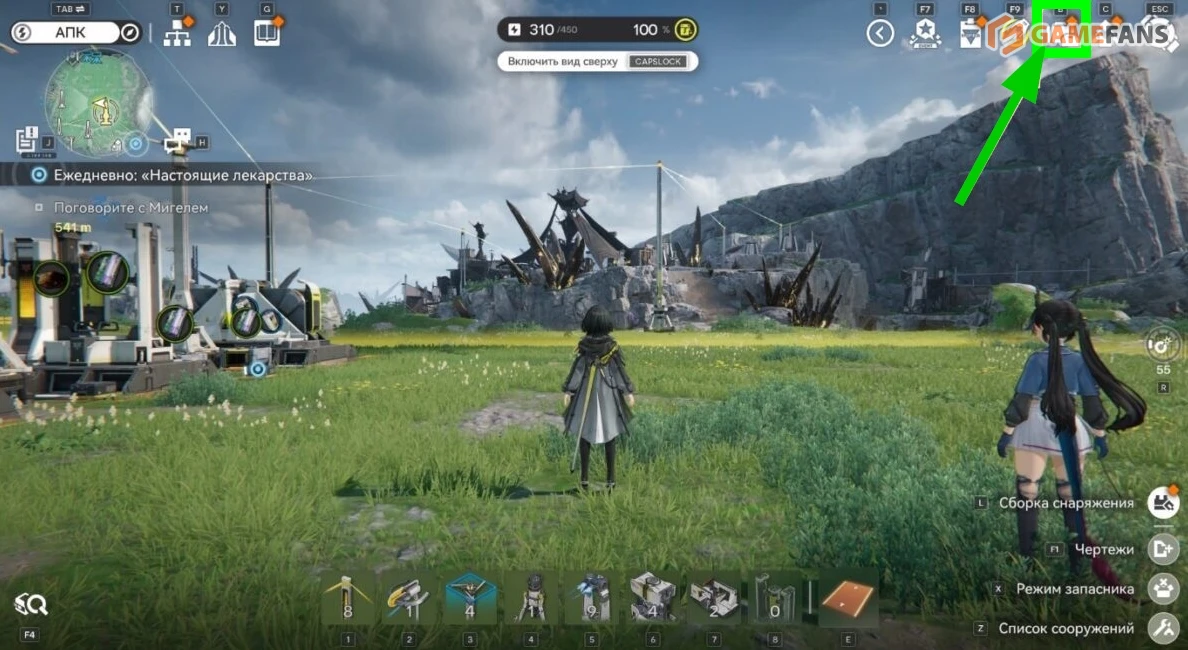Select the hotbar slot with count 8
Viewport: 1188px width, 650px height.
[348, 599]
